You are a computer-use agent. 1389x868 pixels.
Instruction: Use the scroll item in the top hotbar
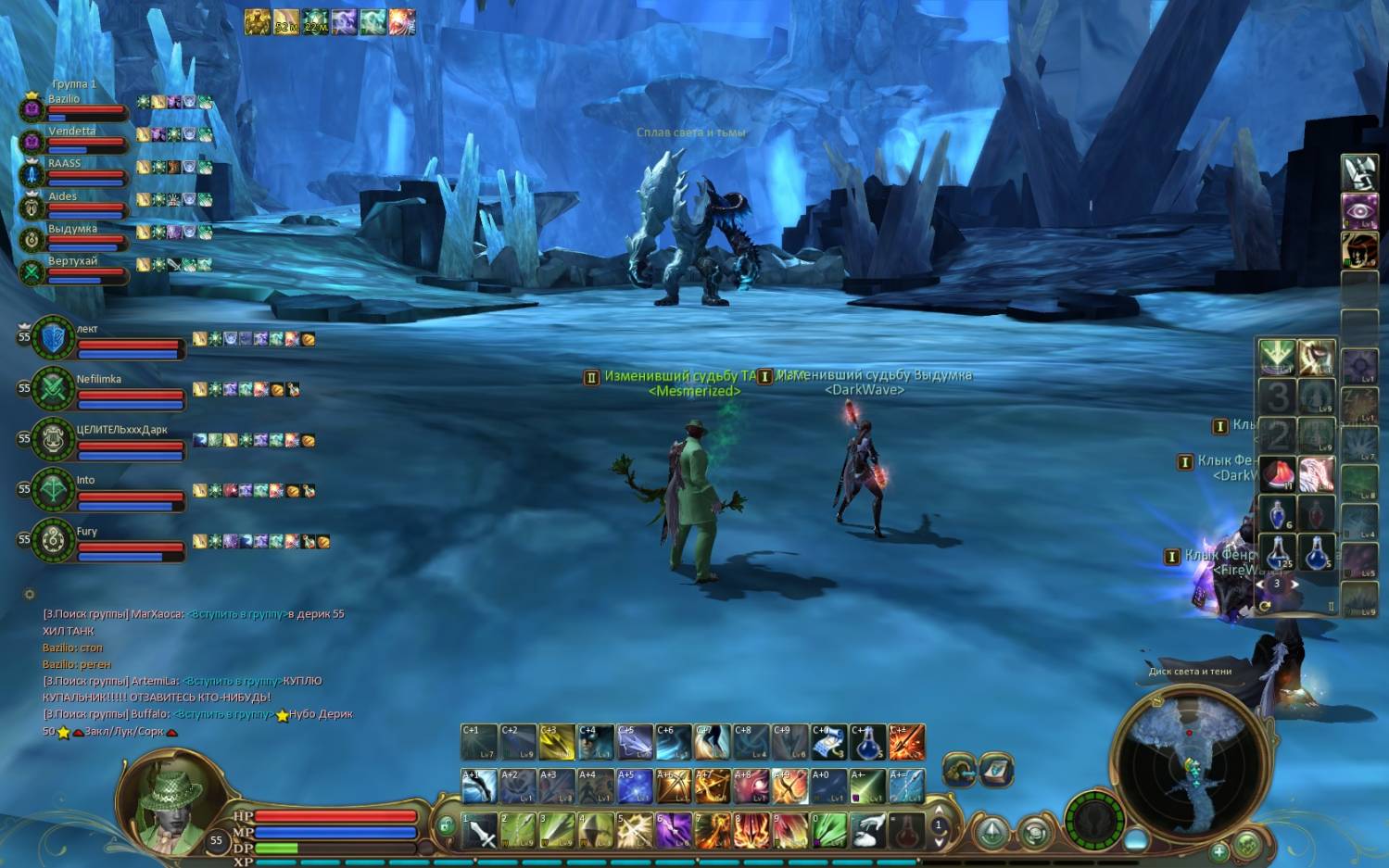click(828, 742)
